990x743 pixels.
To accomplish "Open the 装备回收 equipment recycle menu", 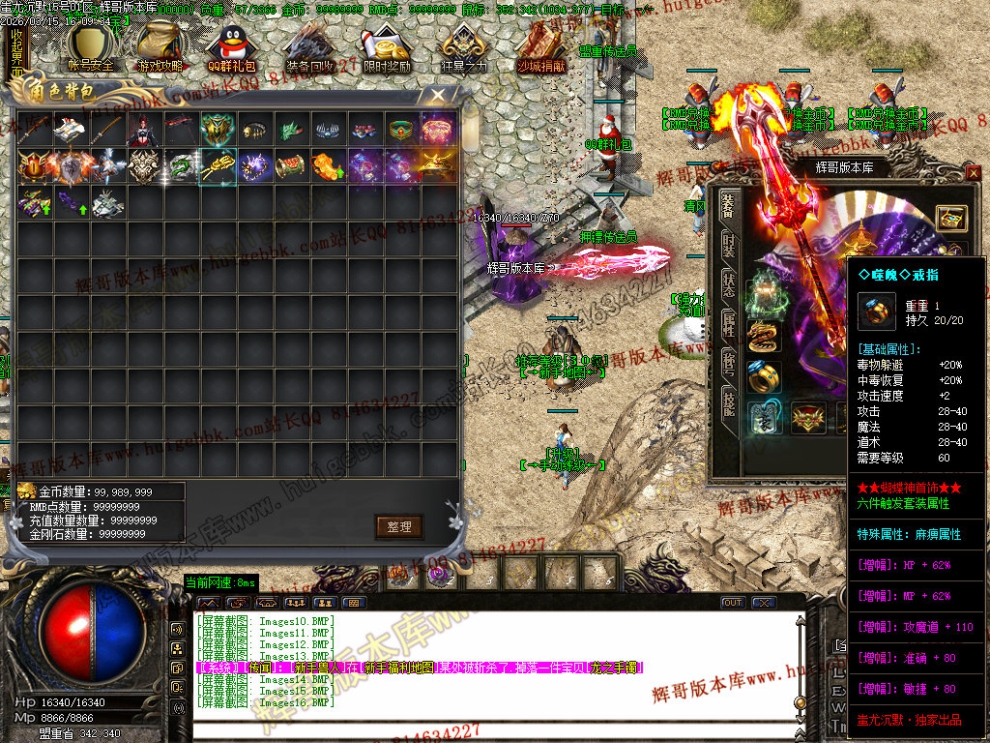I will [310, 47].
